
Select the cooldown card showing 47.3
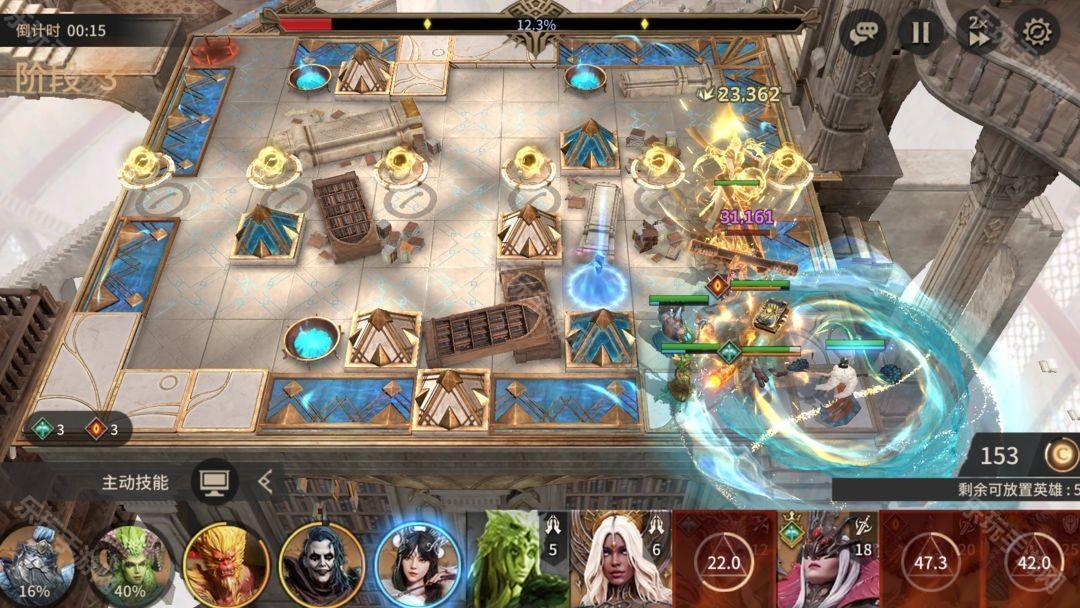[x=930, y=562]
